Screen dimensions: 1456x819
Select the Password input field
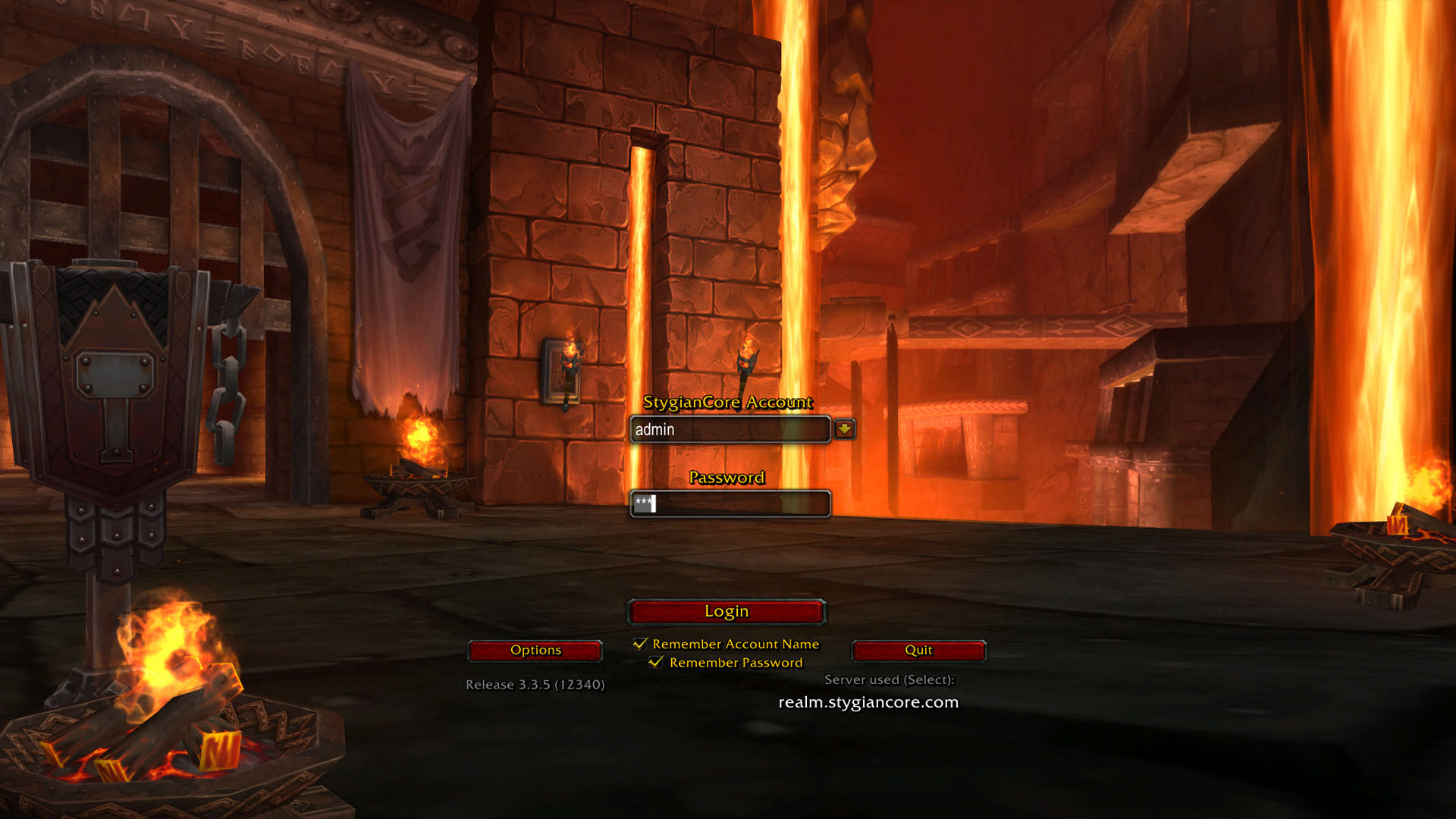(x=730, y=504)
